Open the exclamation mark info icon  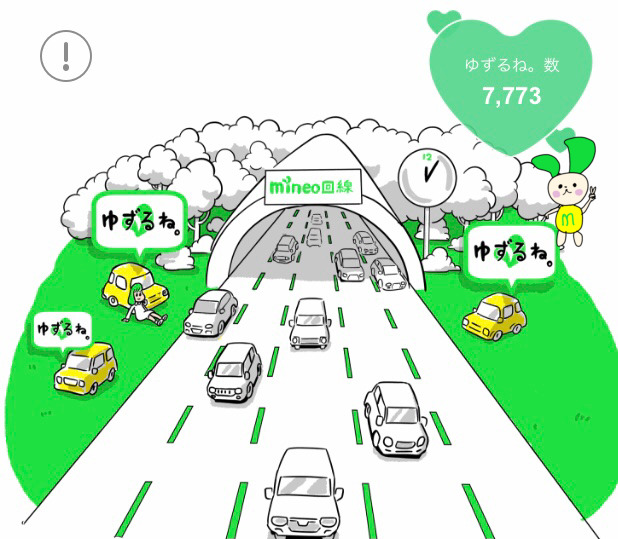pos(66,56)
